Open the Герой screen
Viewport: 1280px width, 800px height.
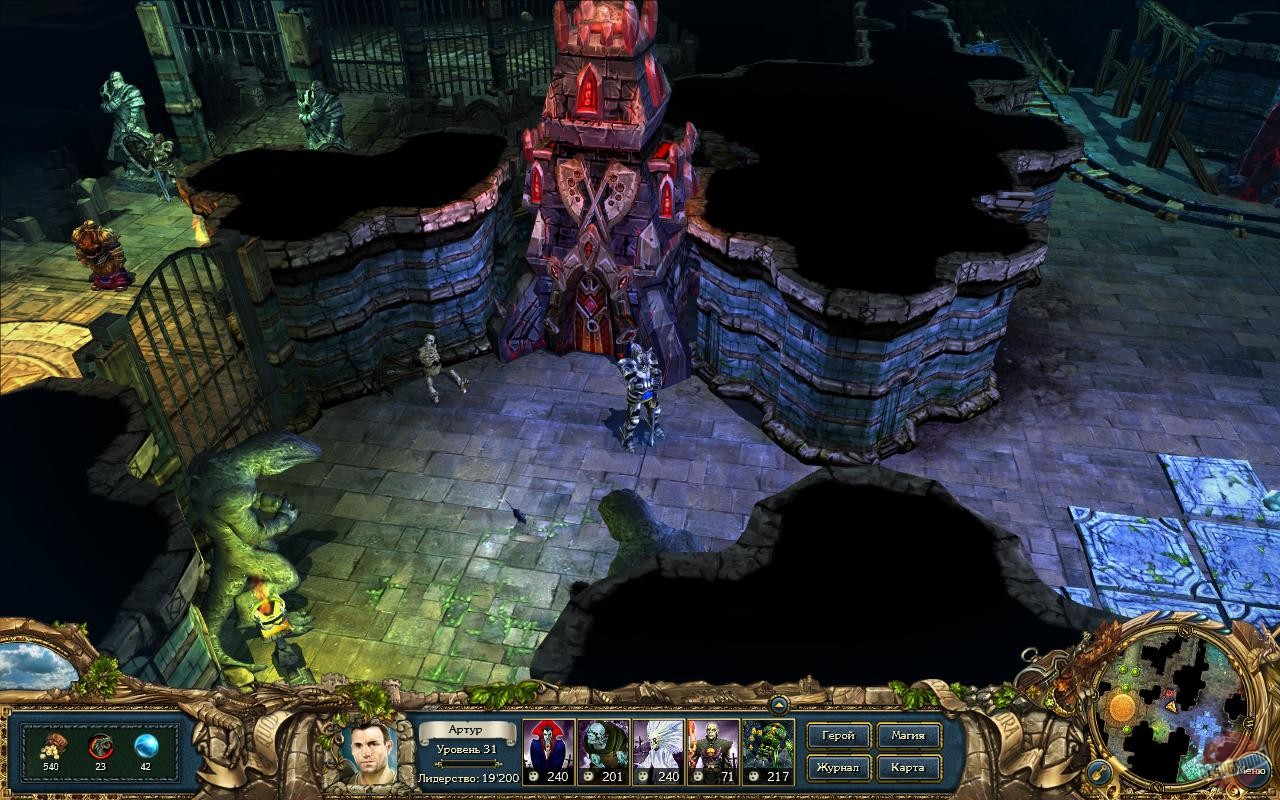838,735
